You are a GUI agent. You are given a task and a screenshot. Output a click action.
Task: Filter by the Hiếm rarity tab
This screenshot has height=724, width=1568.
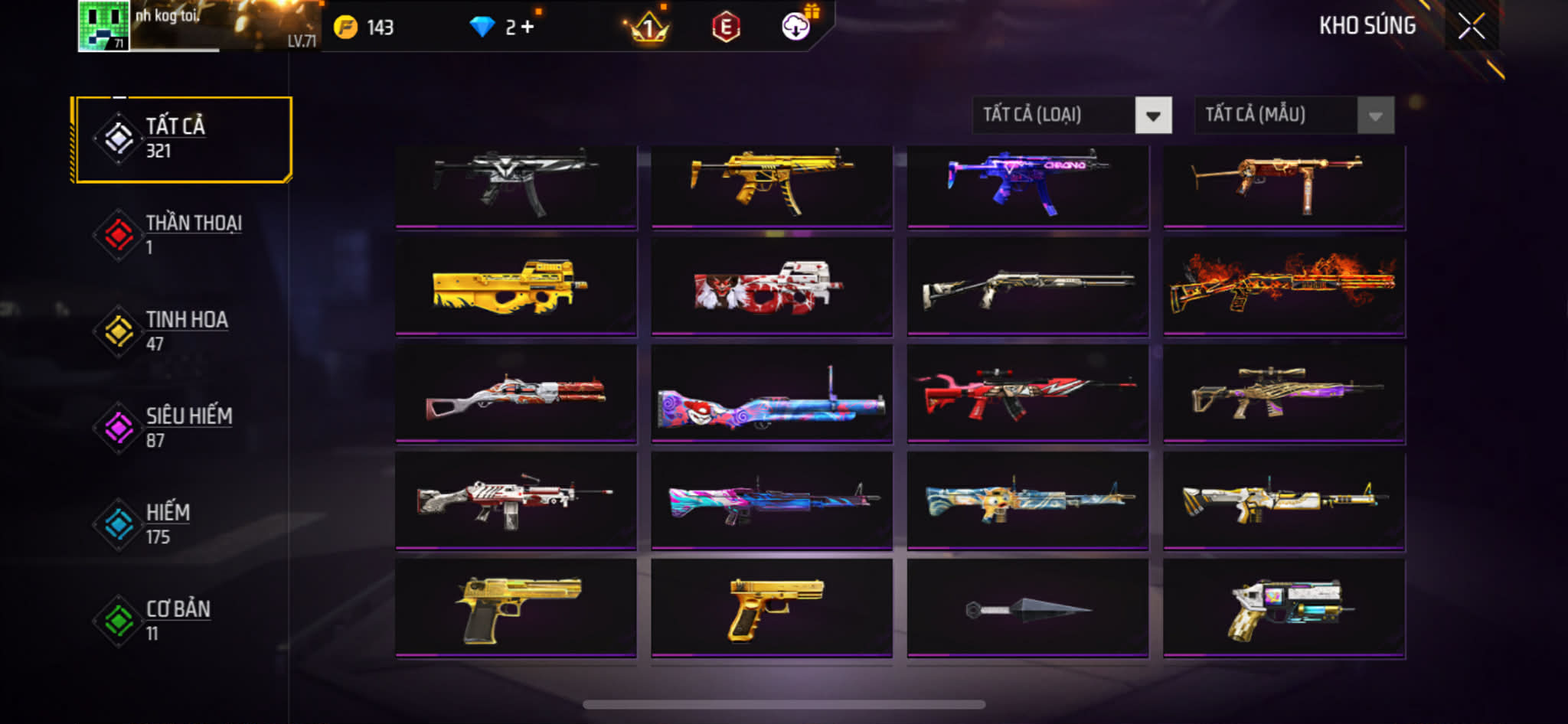click(182, 524)
